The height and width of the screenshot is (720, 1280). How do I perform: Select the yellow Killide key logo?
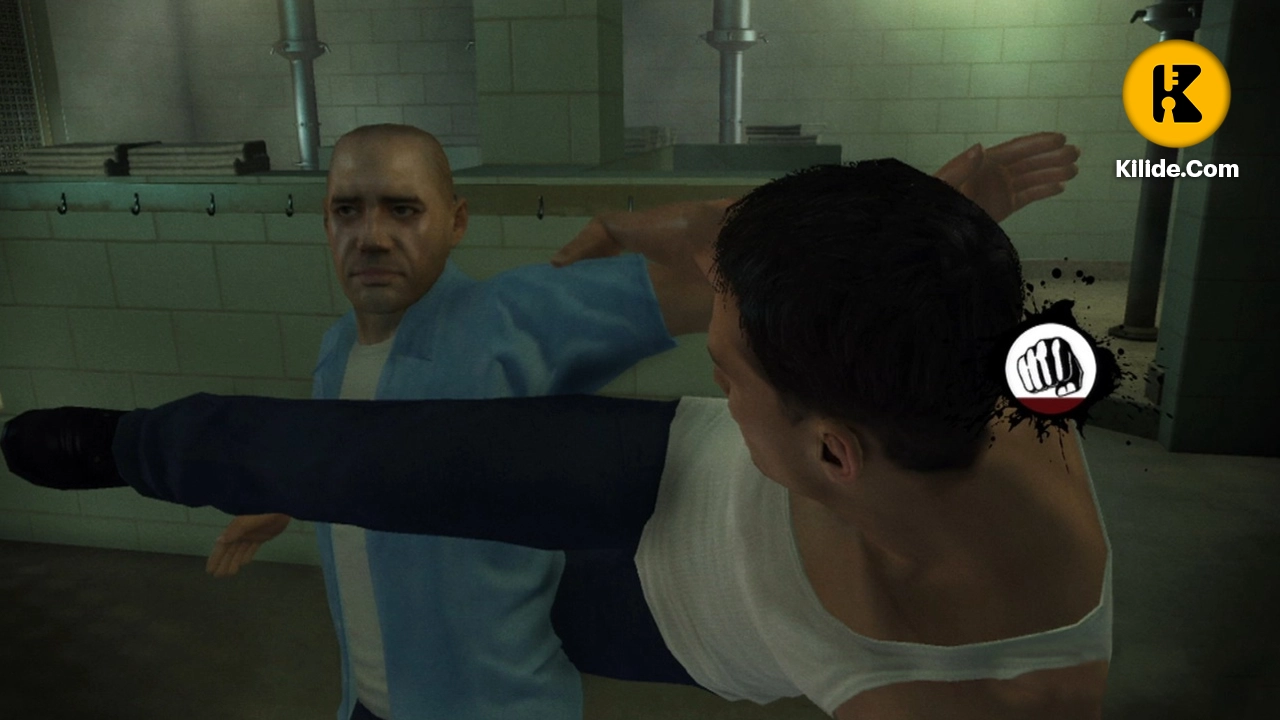point(1178,93)
